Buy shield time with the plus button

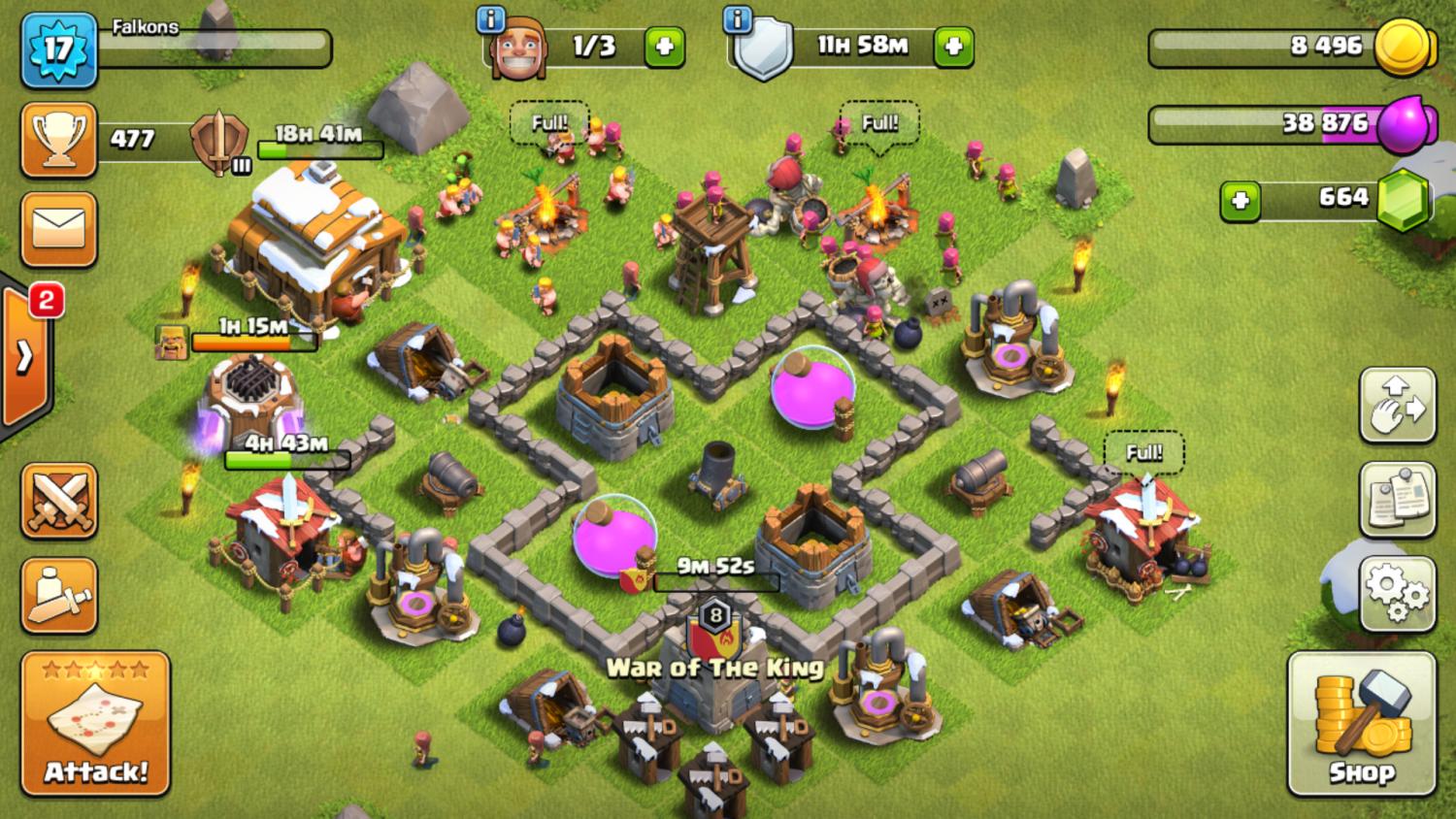(x=953, y=47)
